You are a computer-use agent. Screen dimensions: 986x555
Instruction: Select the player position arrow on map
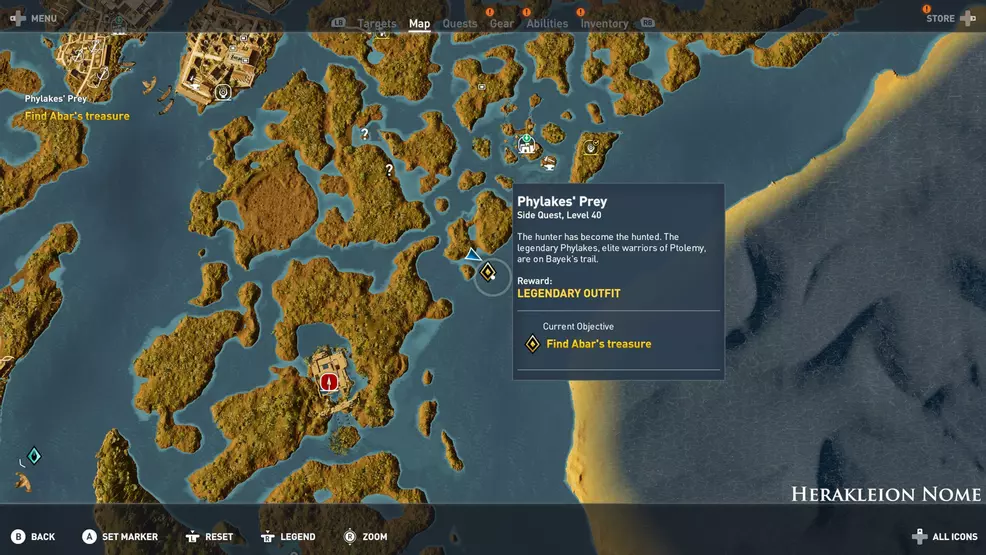click(x=472, y=255)
